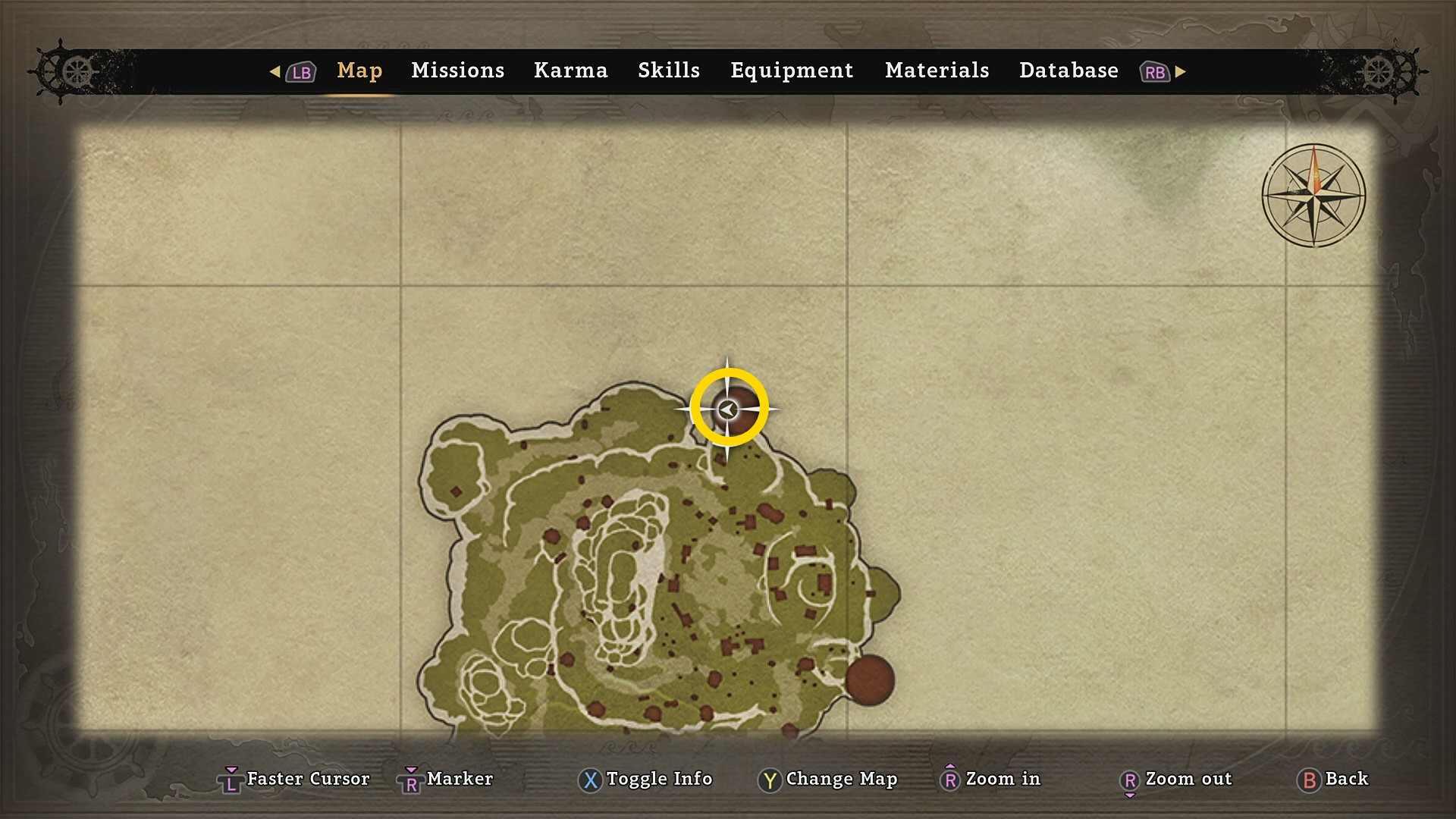
Task: Switch to the Database tab
Action: click(1068, 71)
